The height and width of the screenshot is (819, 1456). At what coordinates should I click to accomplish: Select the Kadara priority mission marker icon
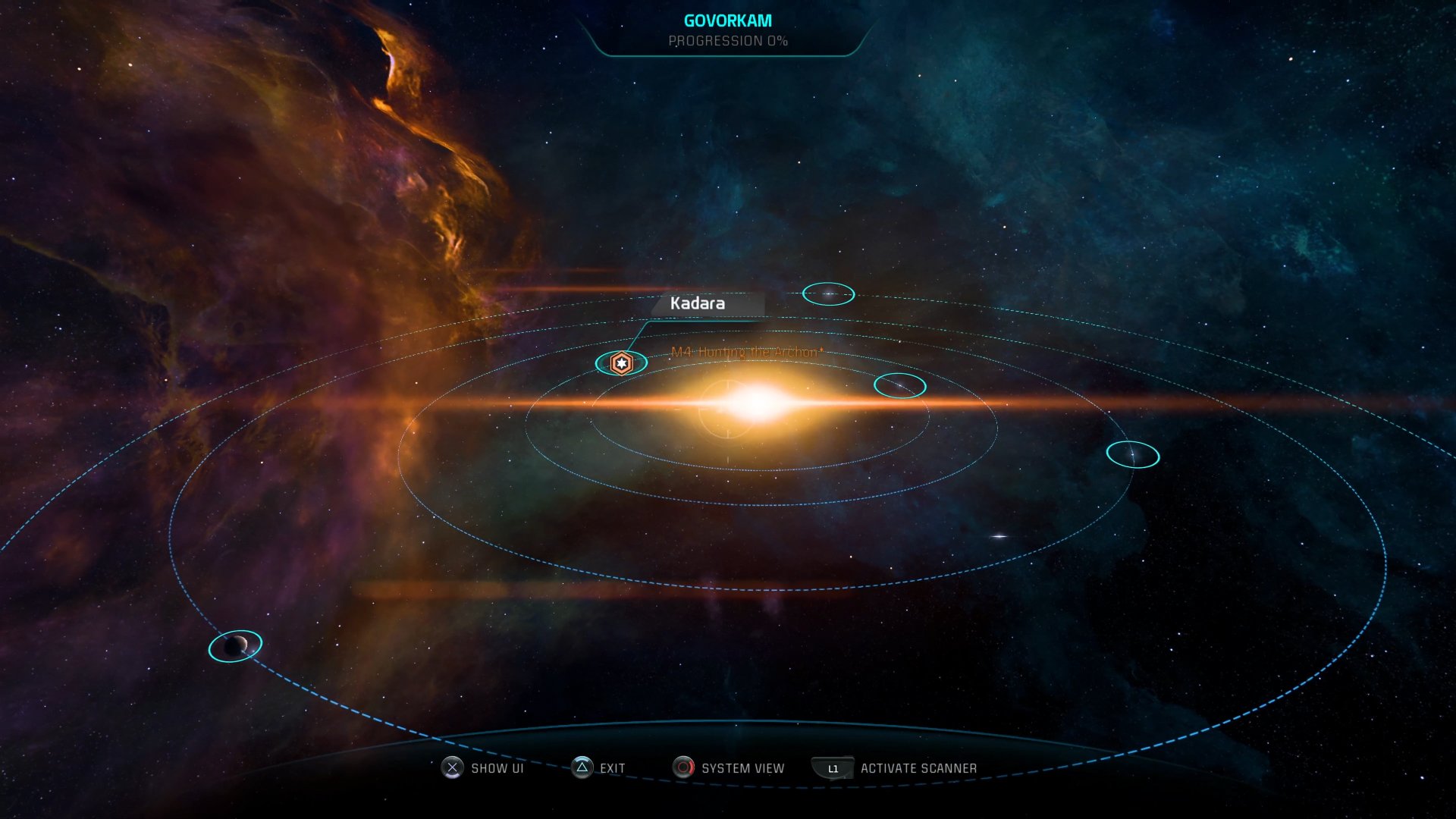[x=622, y=363]
